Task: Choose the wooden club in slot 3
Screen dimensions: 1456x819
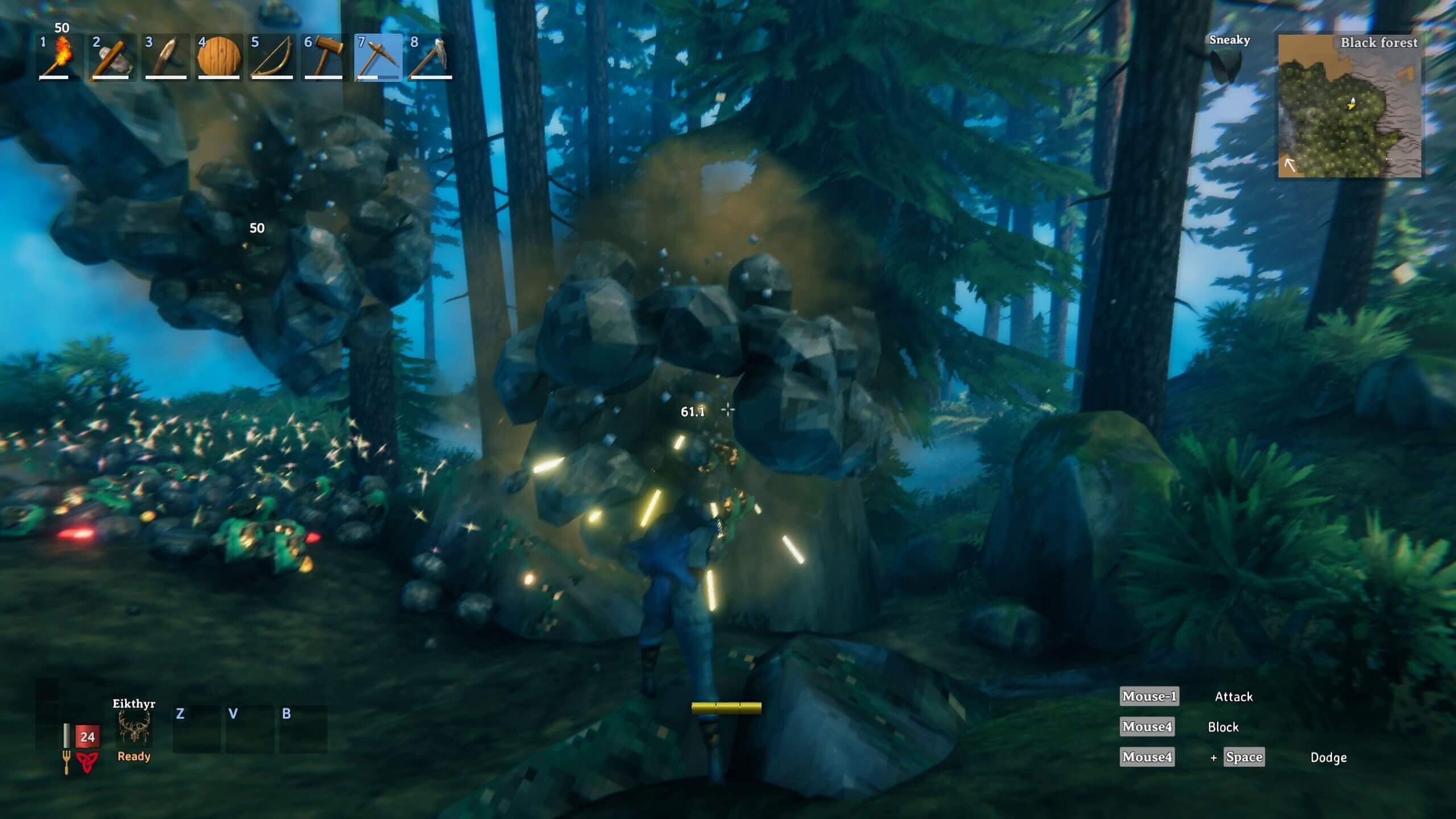Action: point(165,57)
